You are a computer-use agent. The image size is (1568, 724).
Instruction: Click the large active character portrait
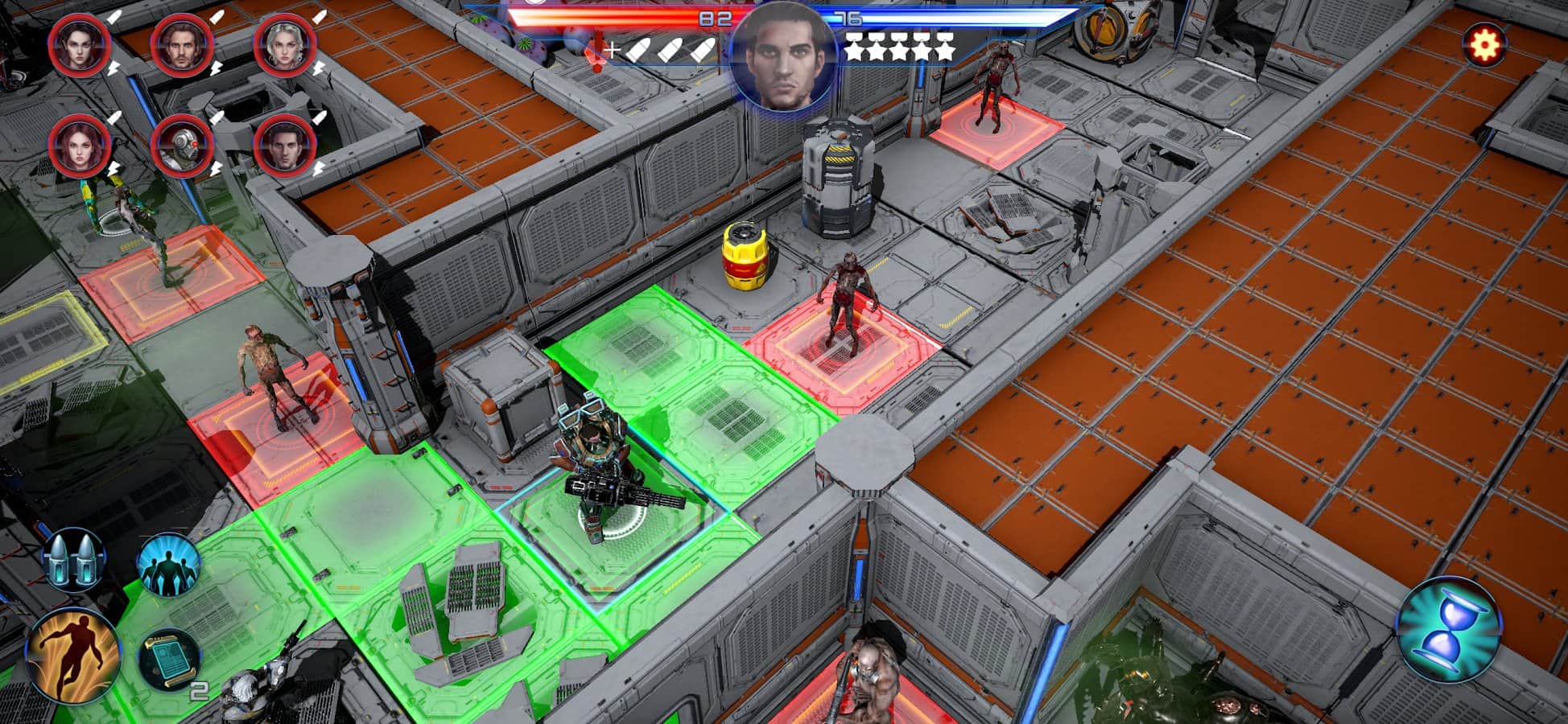click(x=781, y=56)
